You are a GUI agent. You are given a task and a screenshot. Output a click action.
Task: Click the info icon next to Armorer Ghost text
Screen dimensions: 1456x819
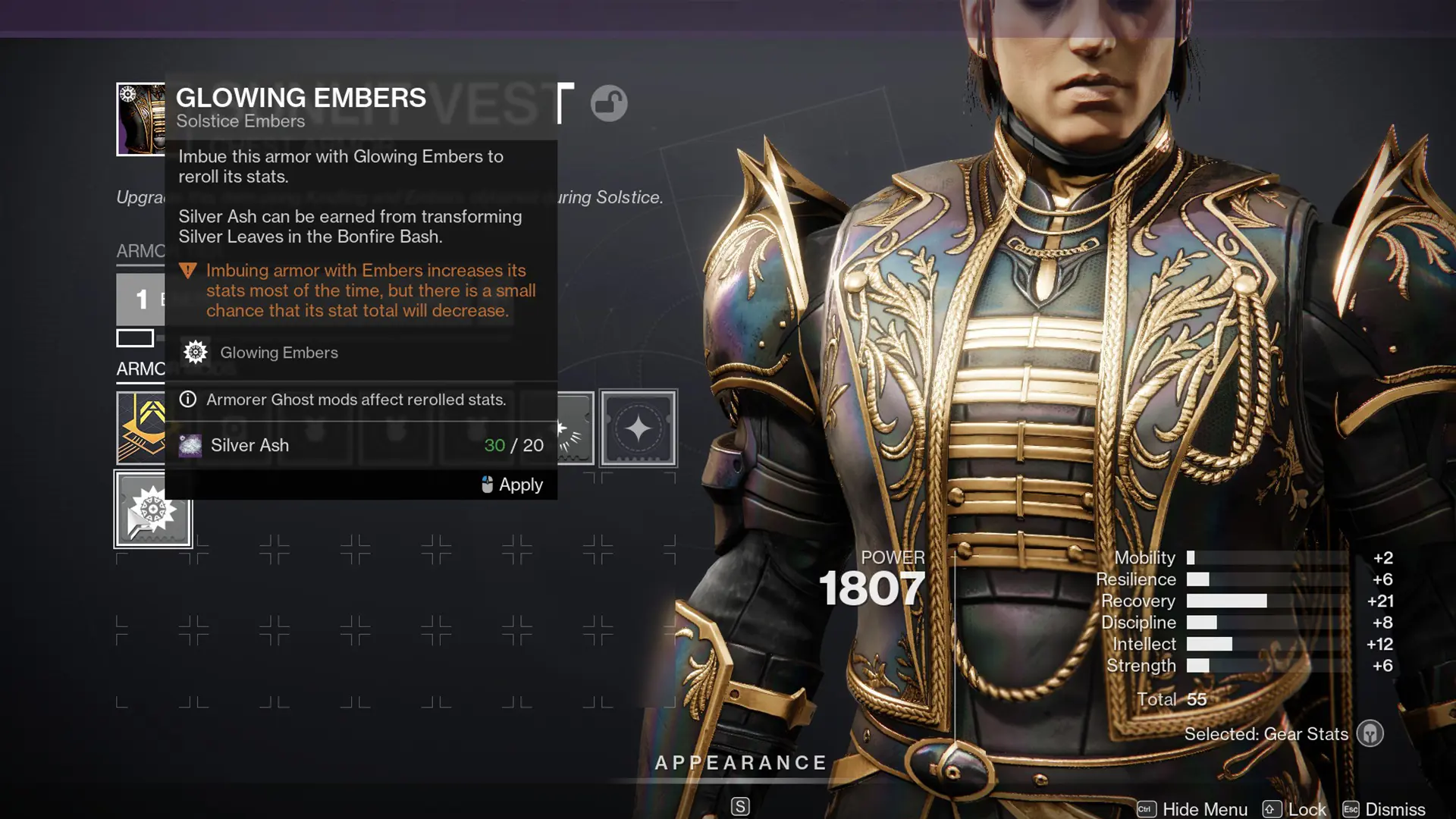(187, 400)
